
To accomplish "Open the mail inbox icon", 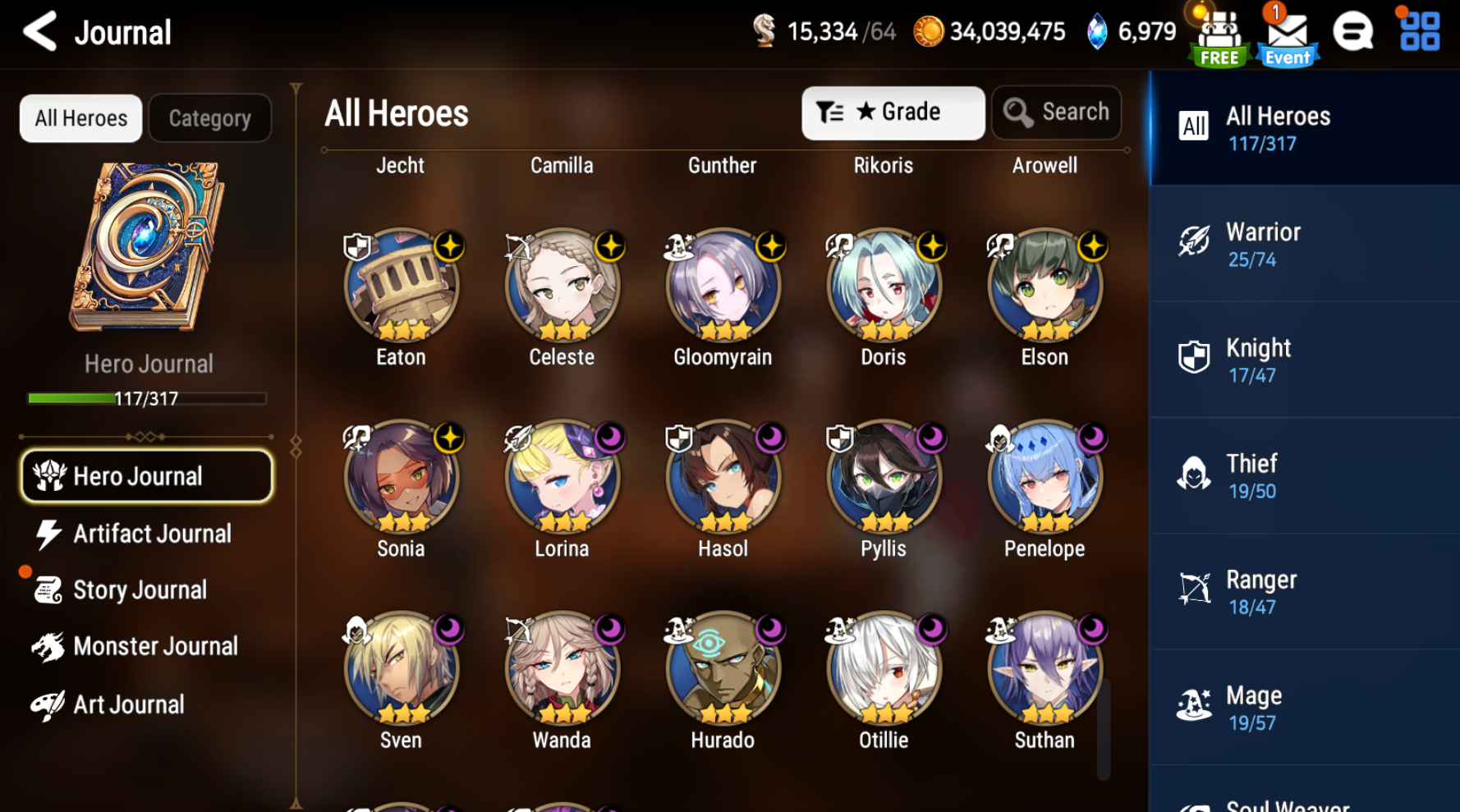I will point(1288,33).
